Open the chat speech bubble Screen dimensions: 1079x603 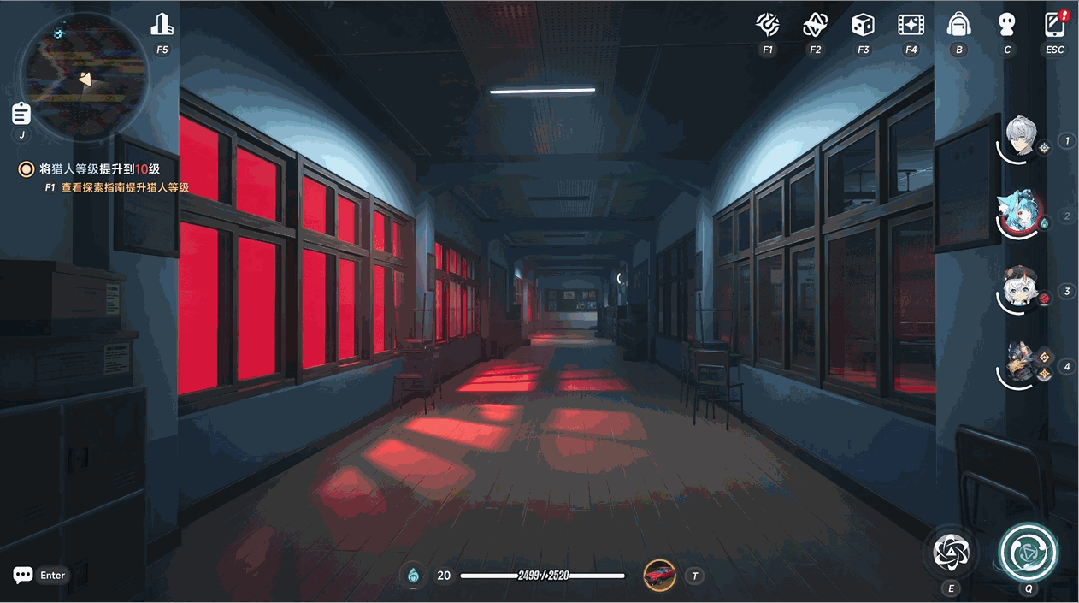coord(23,575)
